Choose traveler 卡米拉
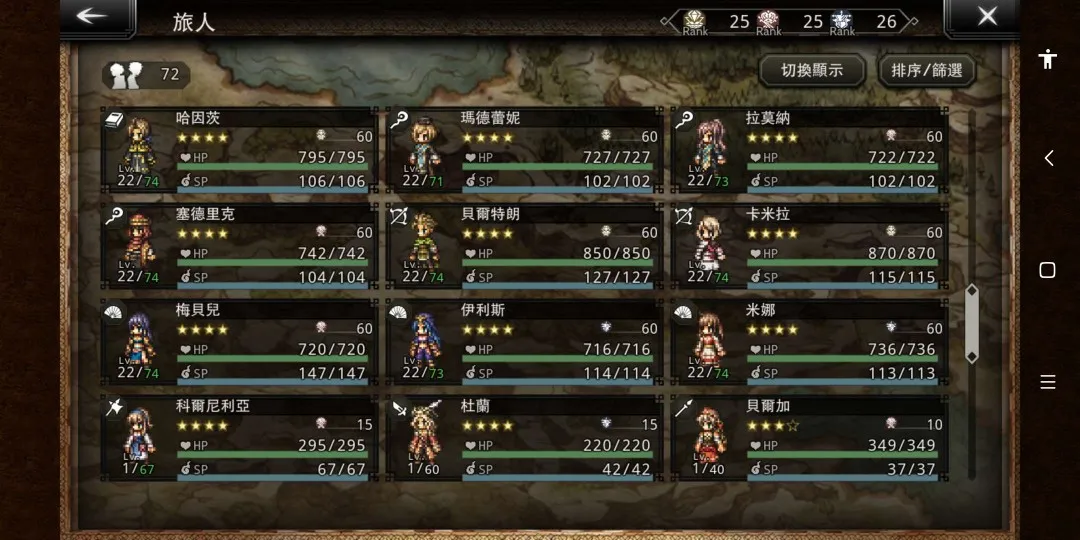The image size is (1080, 540). (x=809, y=246)
